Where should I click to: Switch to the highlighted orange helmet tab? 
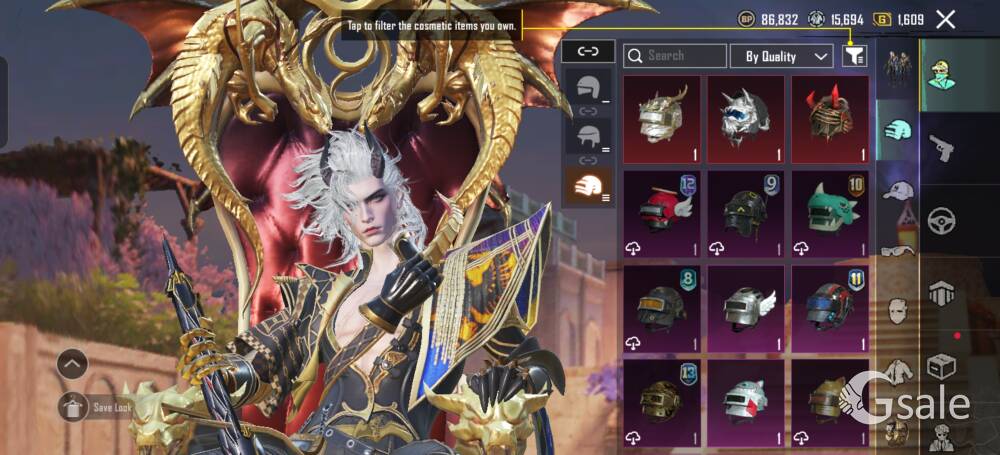tap(587, 186)
